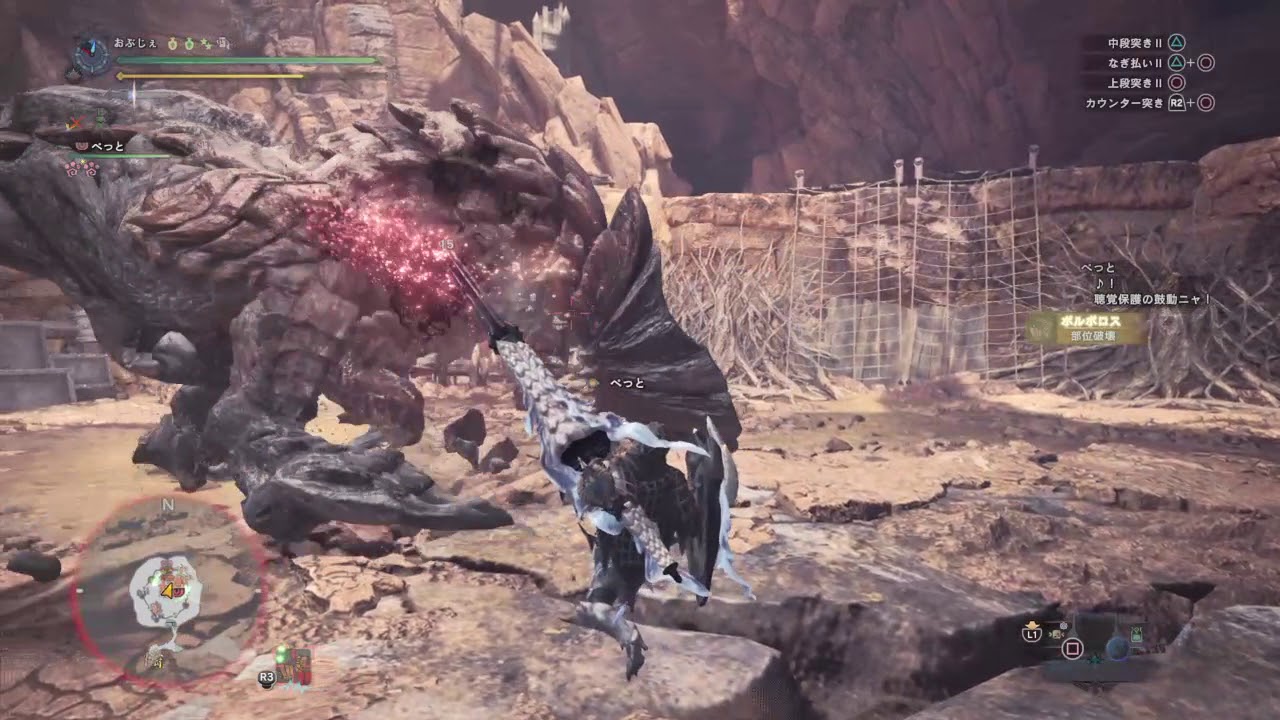Toggle the red X status icon below the player bars

point(75,122)
